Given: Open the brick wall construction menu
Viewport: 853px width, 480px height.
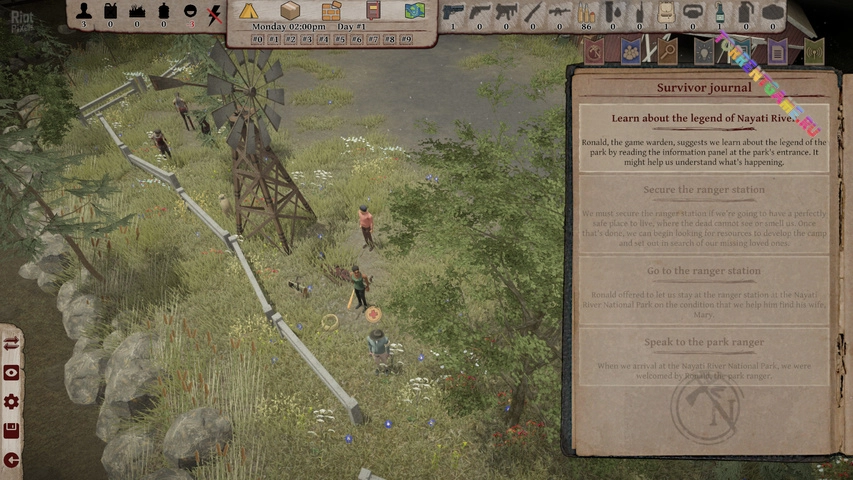Looking at the screenshot, I should click(x=331, y=11).
